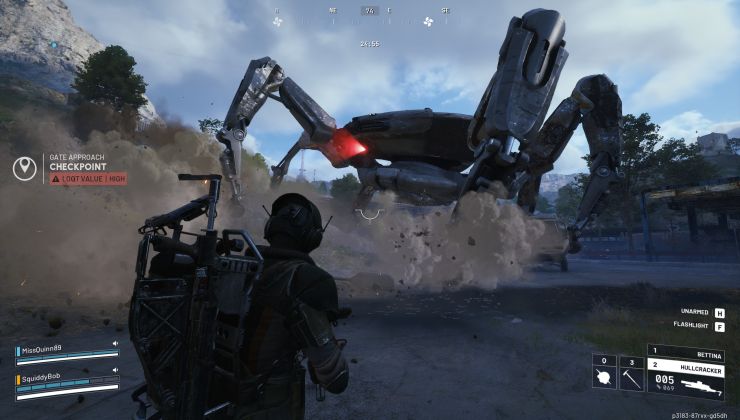The width and height of the screenshot is (740, 420).
Task: Toggle voice speaker icon for MissQuinn89
Action: point(115,344)
